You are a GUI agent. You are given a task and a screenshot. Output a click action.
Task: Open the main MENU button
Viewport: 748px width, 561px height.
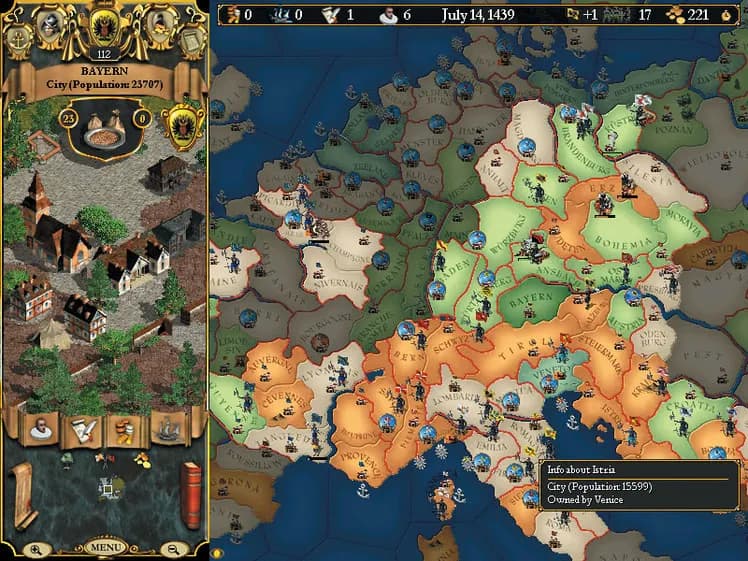point(105,548)
